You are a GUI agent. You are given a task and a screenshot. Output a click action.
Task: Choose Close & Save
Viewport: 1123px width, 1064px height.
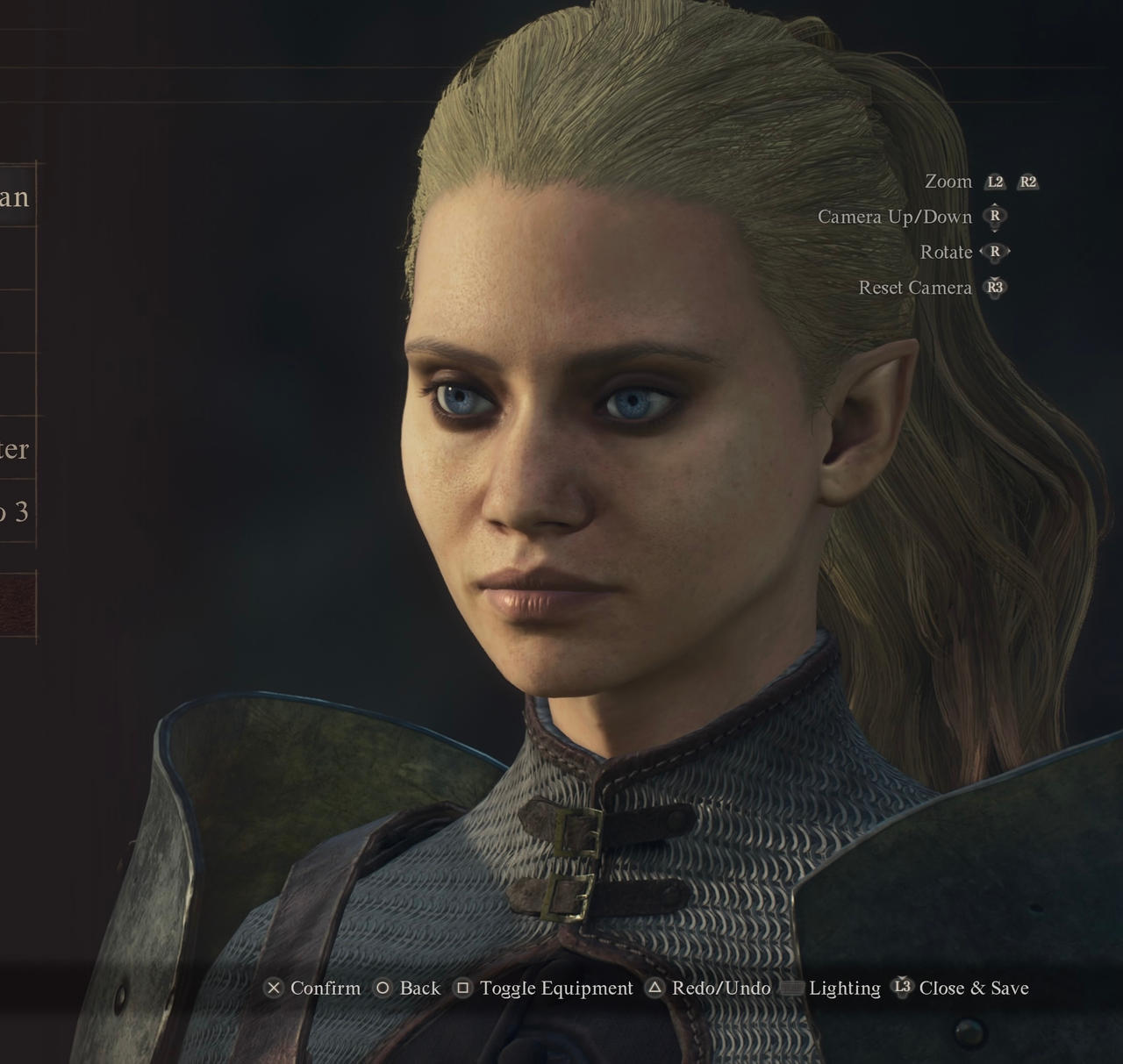point(974,989)
